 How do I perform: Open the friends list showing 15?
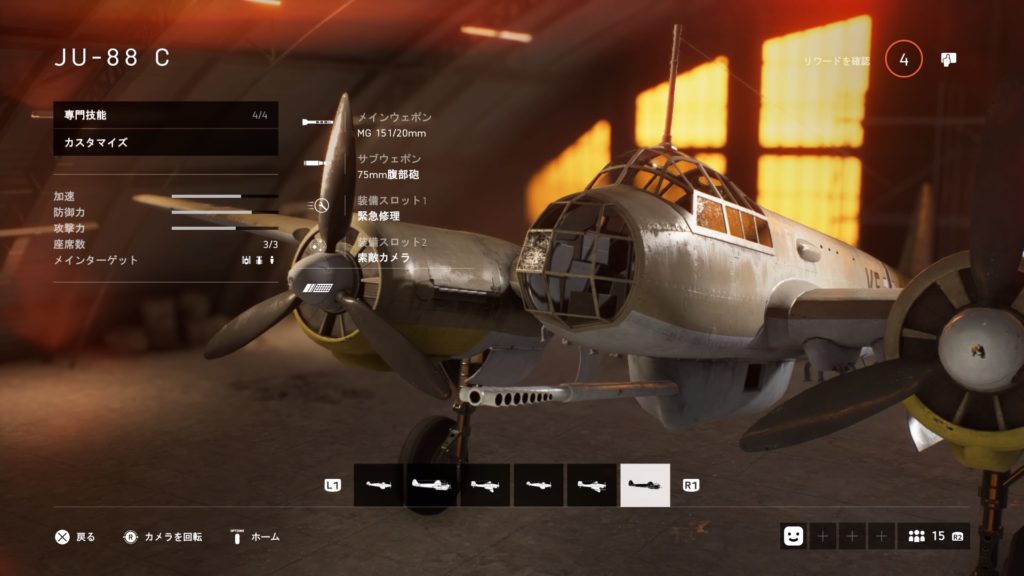(x=934, y=536)
